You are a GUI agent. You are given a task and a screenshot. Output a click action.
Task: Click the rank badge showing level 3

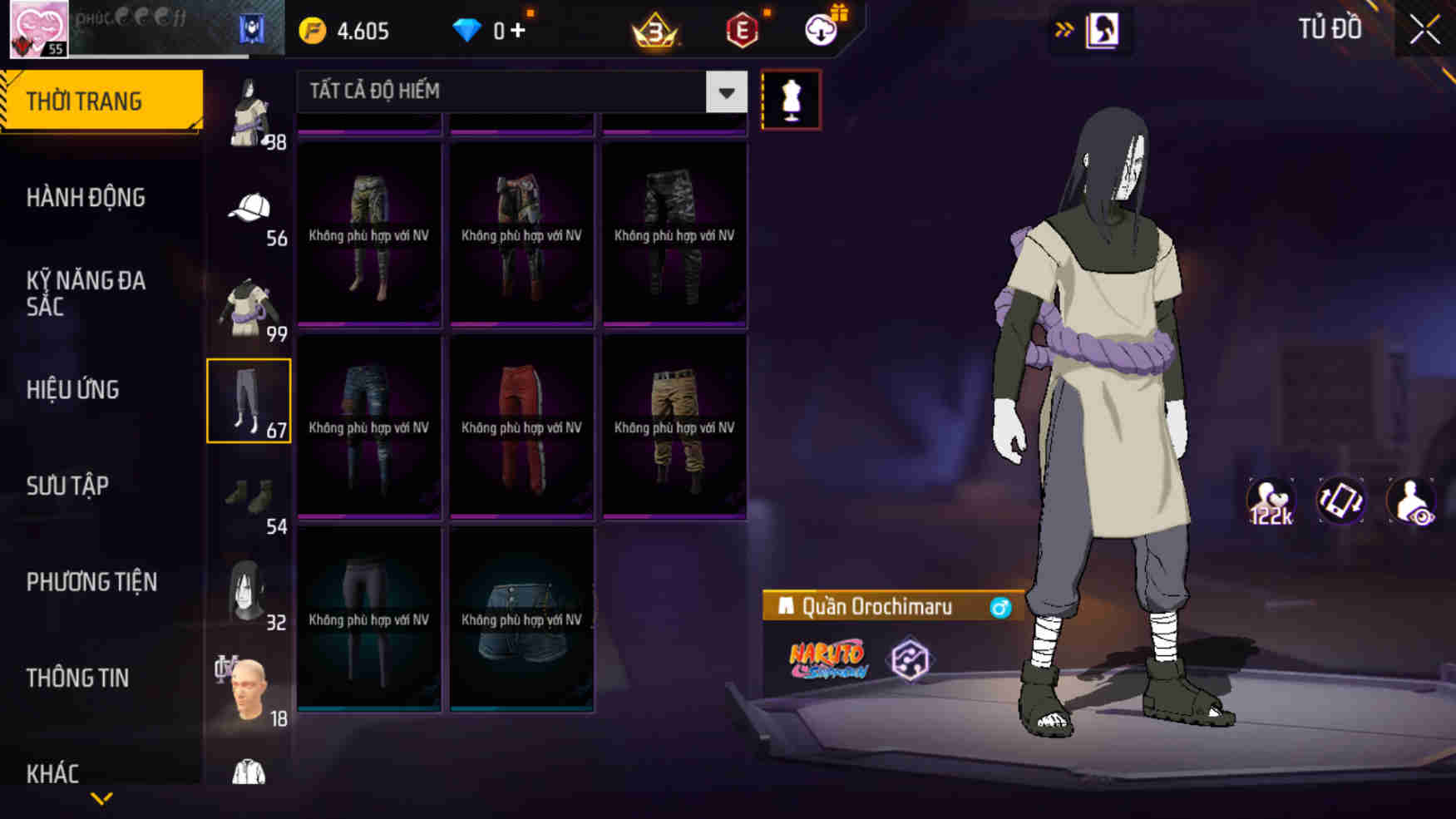[x=654, y=30]
